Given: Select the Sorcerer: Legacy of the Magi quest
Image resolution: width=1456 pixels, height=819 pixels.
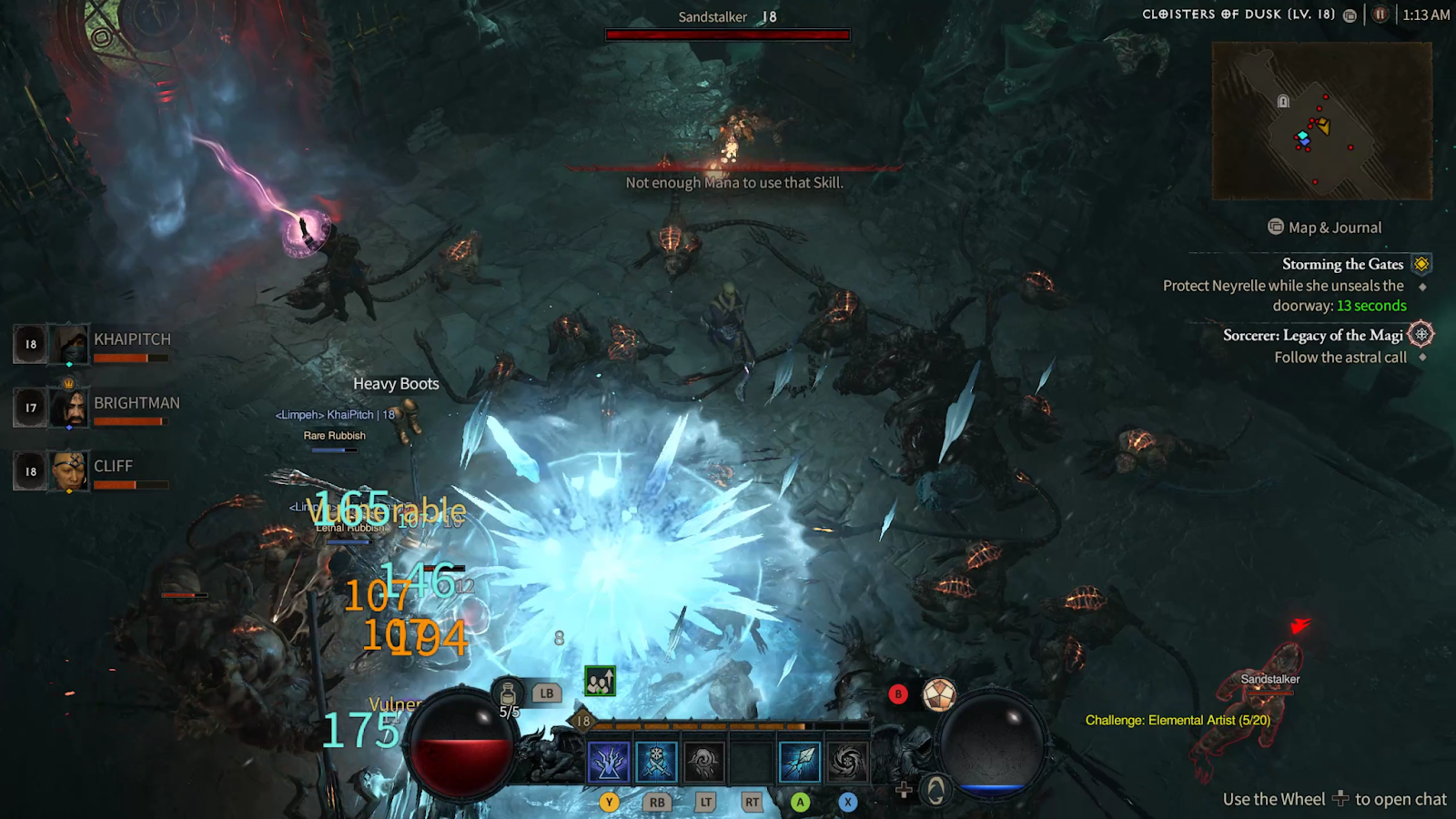Looking at the screenshot, I should coord(1313,335).
